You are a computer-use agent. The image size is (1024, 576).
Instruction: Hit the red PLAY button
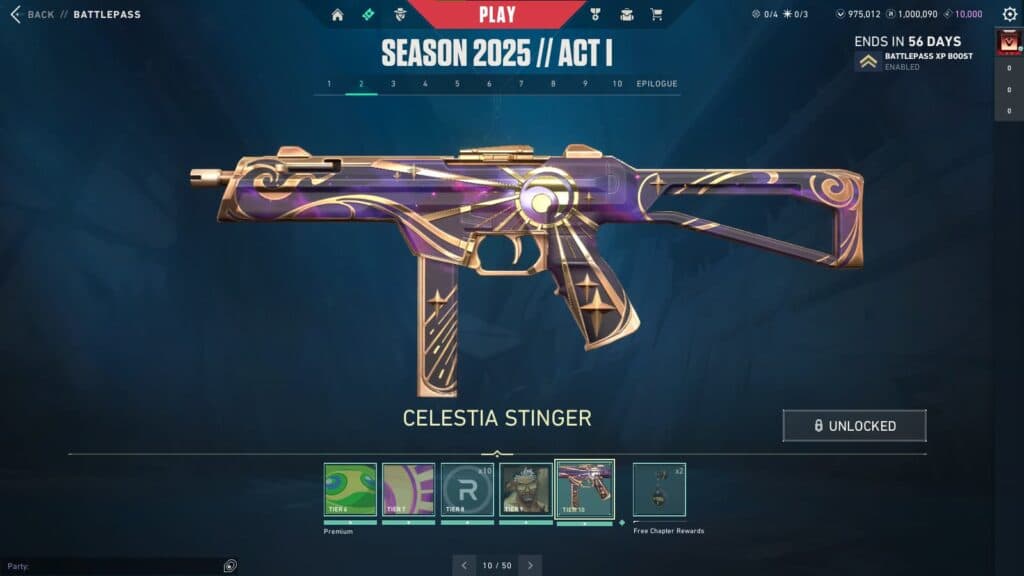497,14
